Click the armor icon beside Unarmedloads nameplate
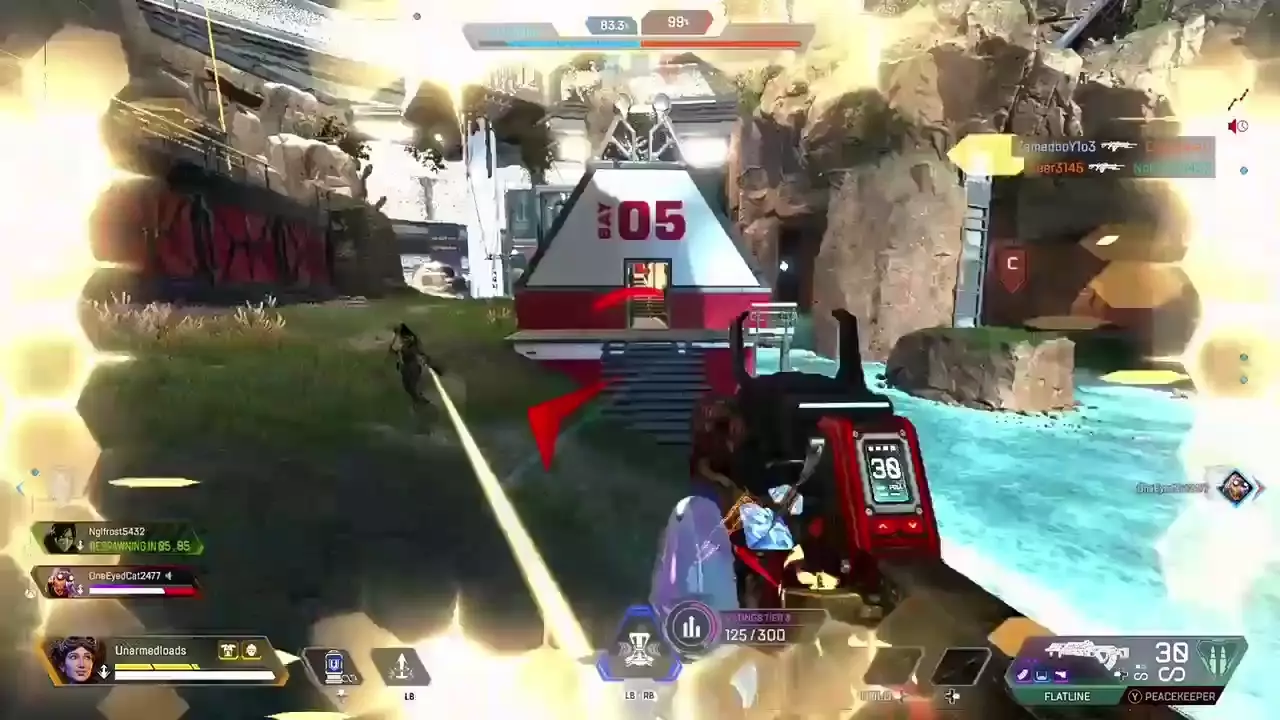Screen dimensions: 1280x720 click(228, 650)
